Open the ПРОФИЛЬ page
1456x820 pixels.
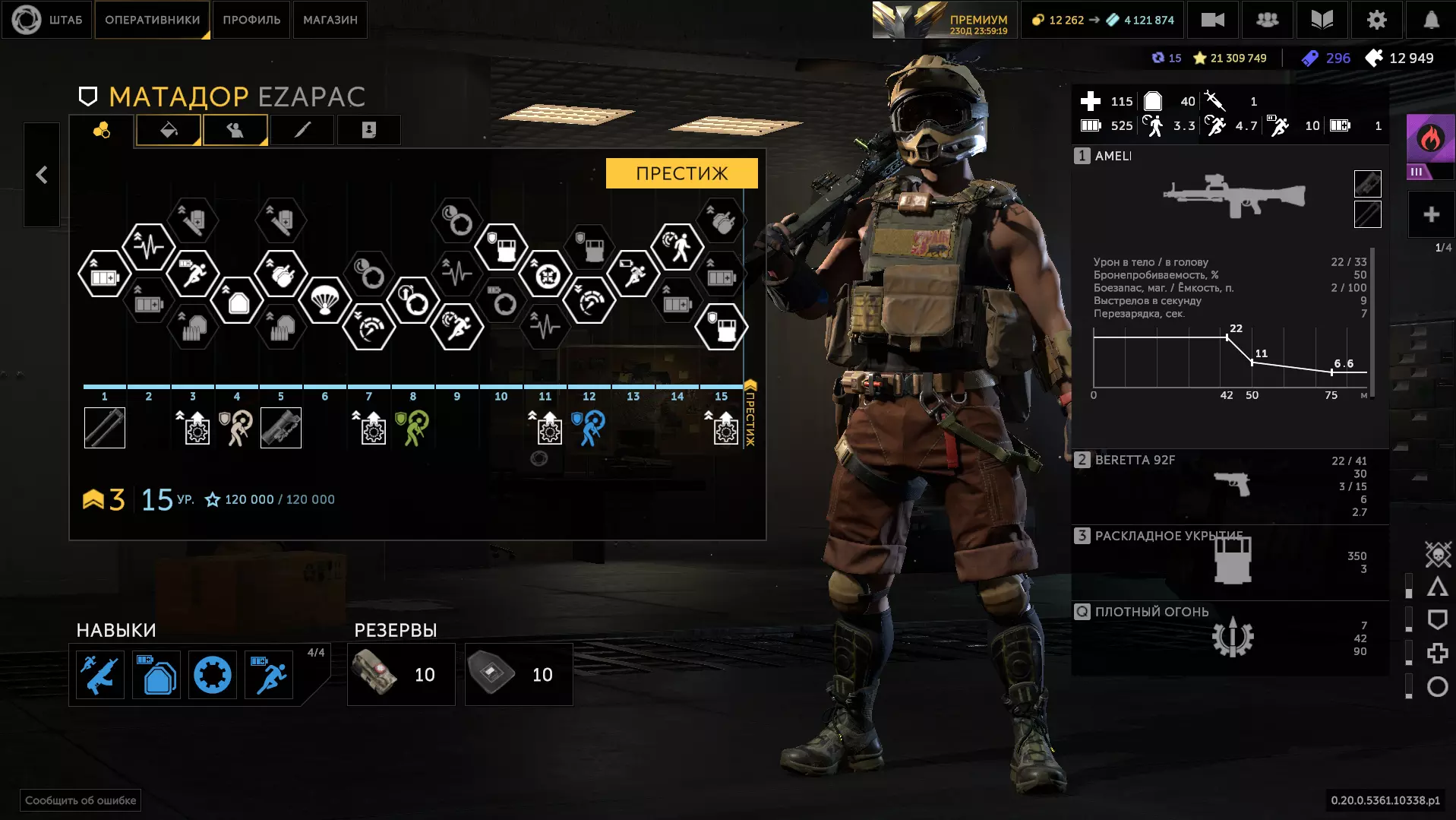(x=251, y=20)
